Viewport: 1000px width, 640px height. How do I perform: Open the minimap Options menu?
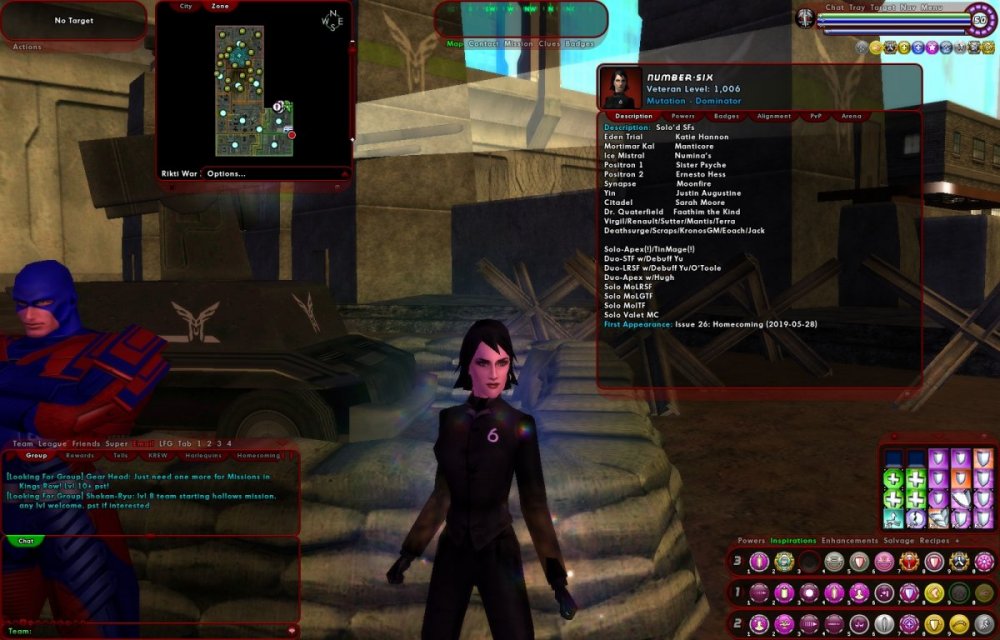click(227, 174)
